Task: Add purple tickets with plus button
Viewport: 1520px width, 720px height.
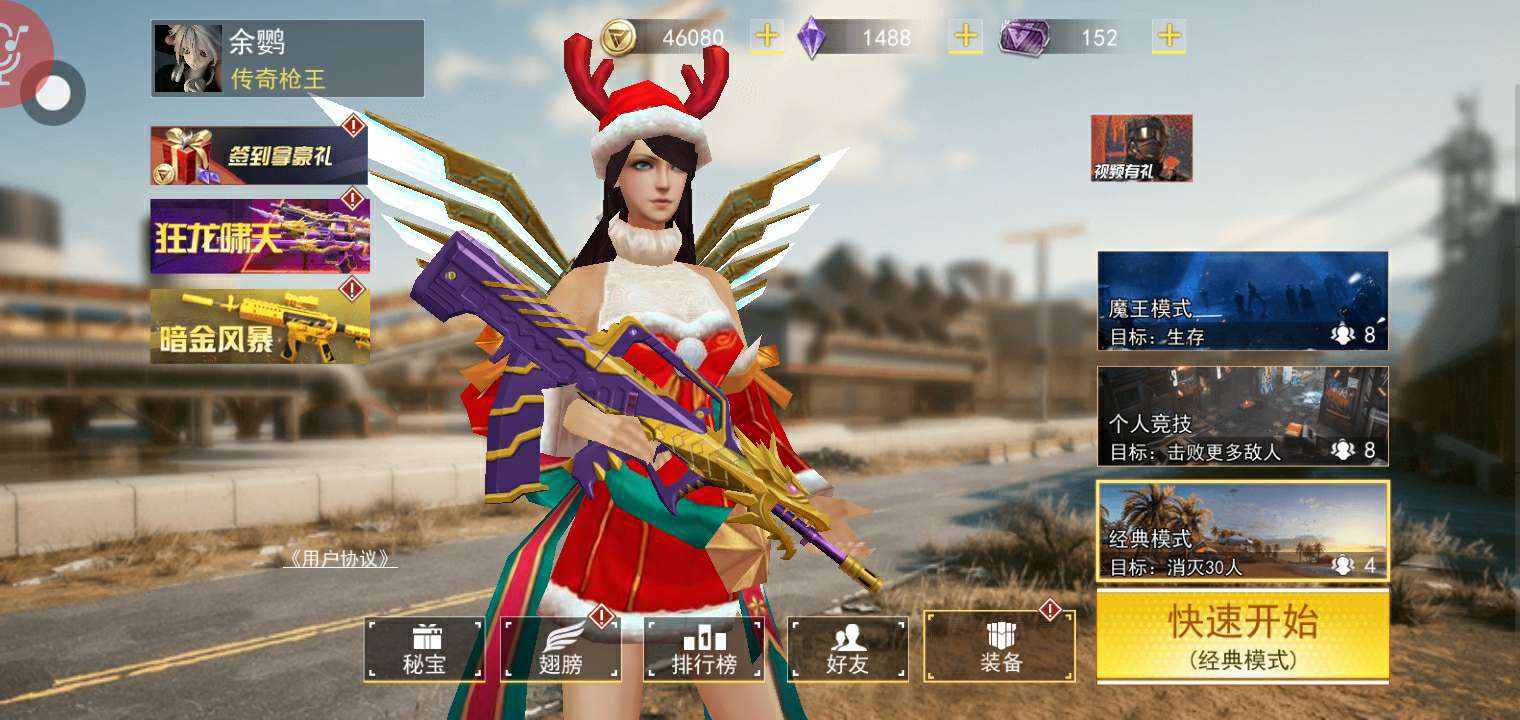Action: [1169, 37]
